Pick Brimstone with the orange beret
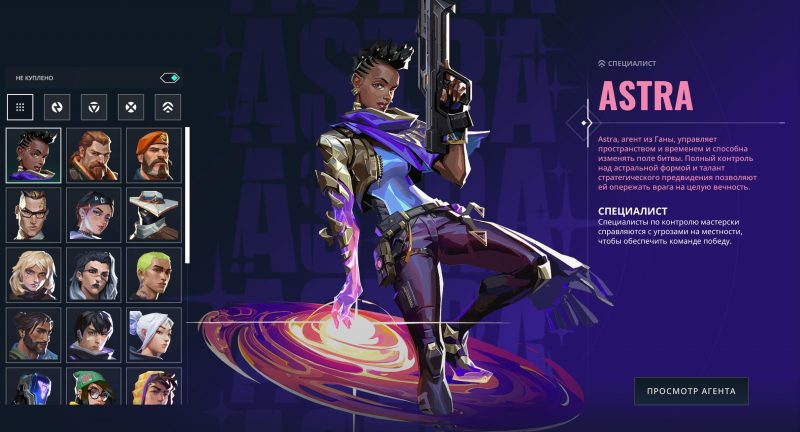Screen dimensions: 800x432 coord(154,155)
